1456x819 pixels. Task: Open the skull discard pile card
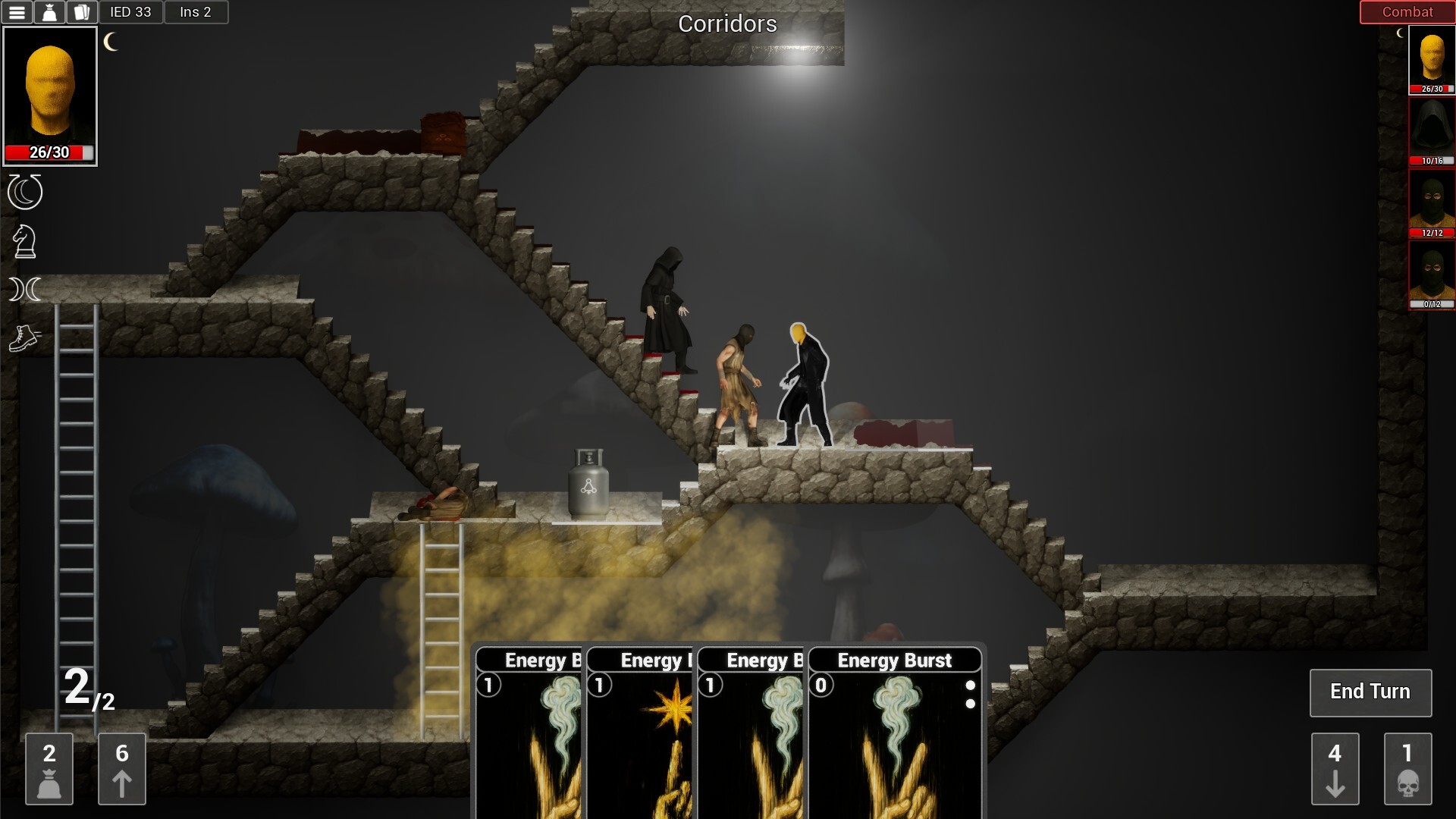point(1408,769)
